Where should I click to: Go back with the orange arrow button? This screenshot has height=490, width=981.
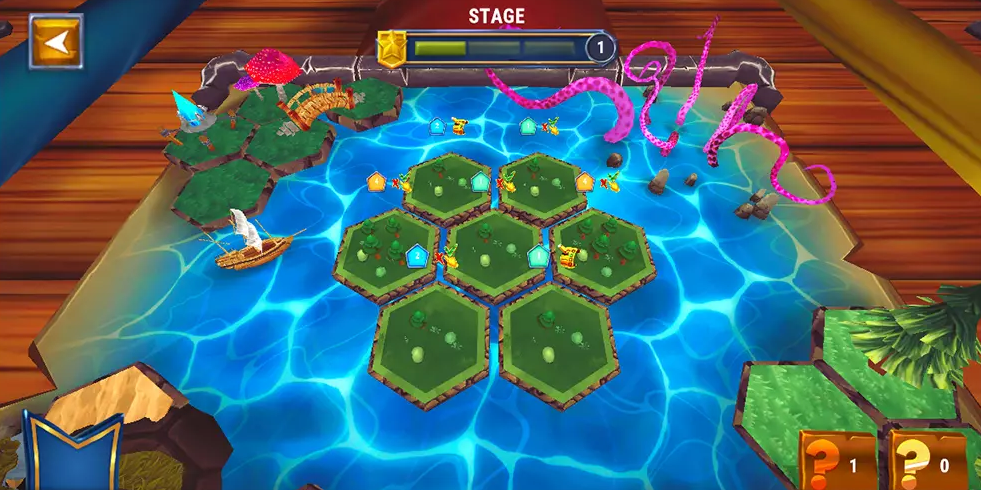click(55, 41)
